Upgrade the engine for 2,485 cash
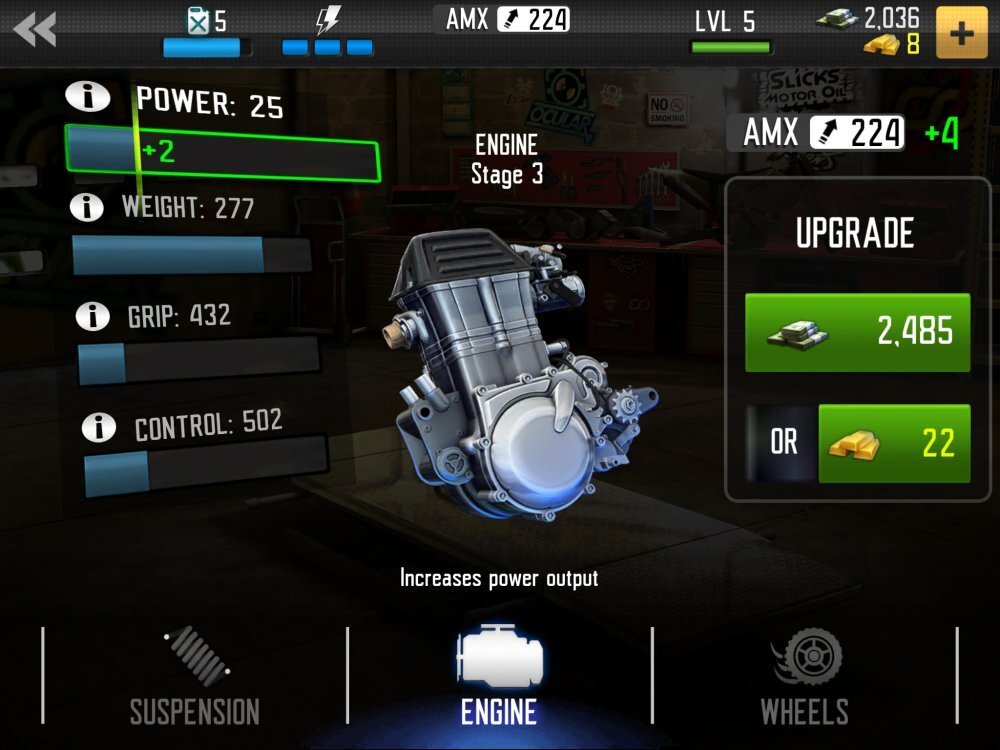This screenshot has width=1000, height=750. click(x=857, y=333)
